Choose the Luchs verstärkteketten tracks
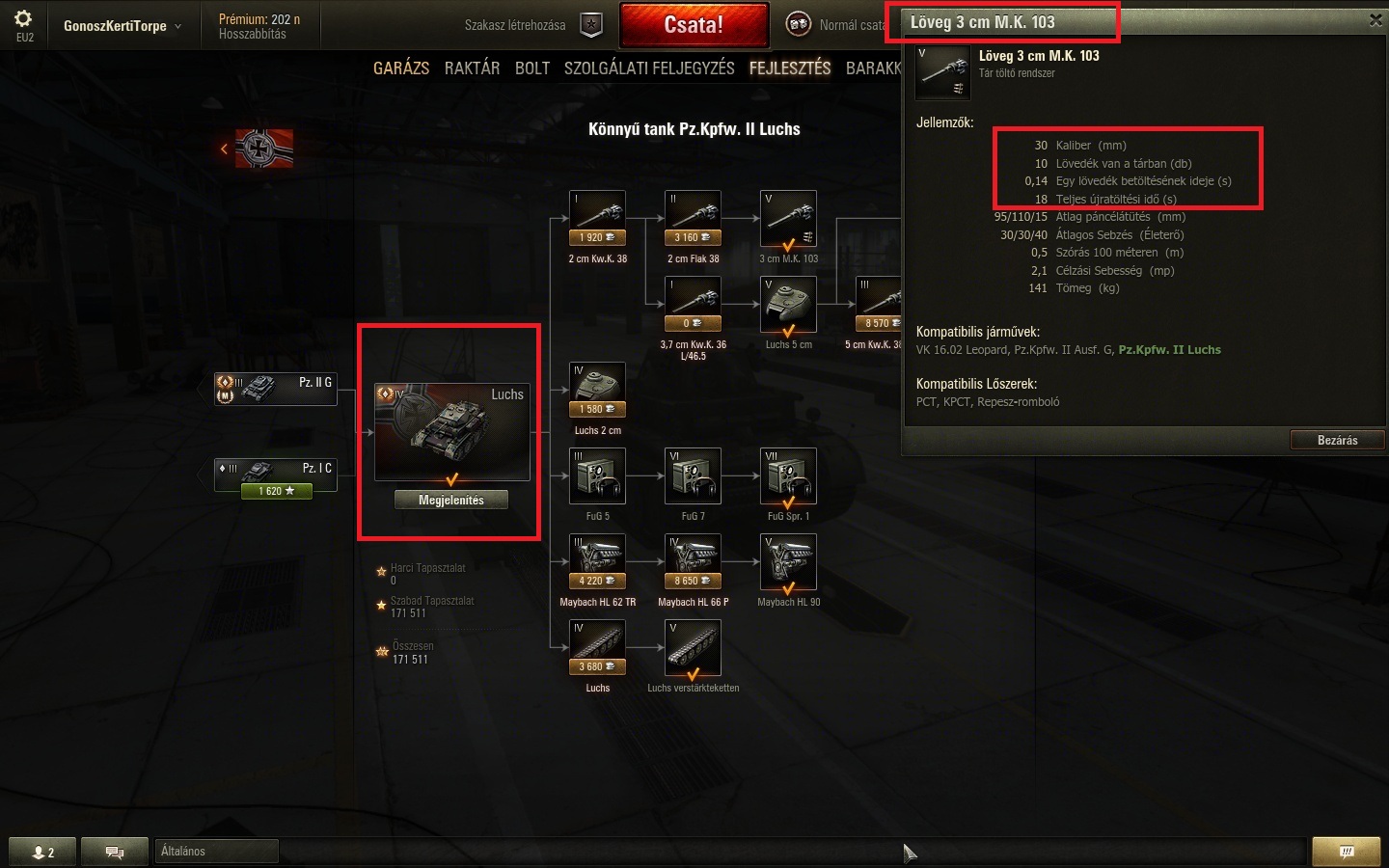Screen dimensions: 1389x868 [x=693, y=648]
